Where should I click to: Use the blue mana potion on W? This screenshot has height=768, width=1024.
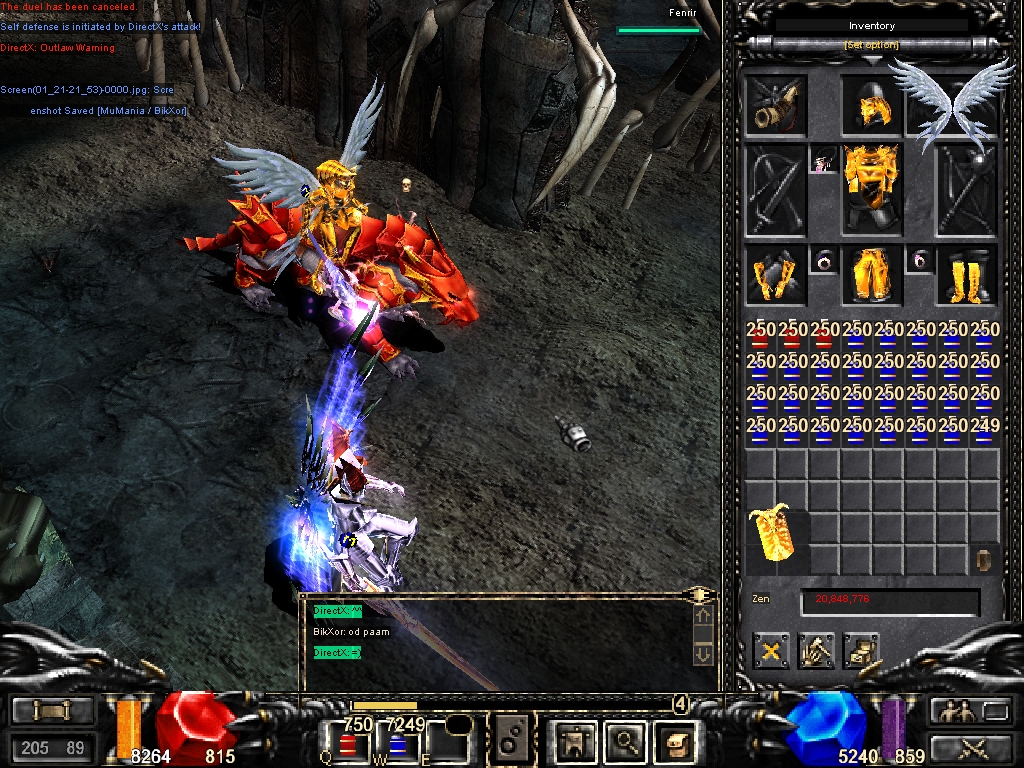(x=397, y=744)
